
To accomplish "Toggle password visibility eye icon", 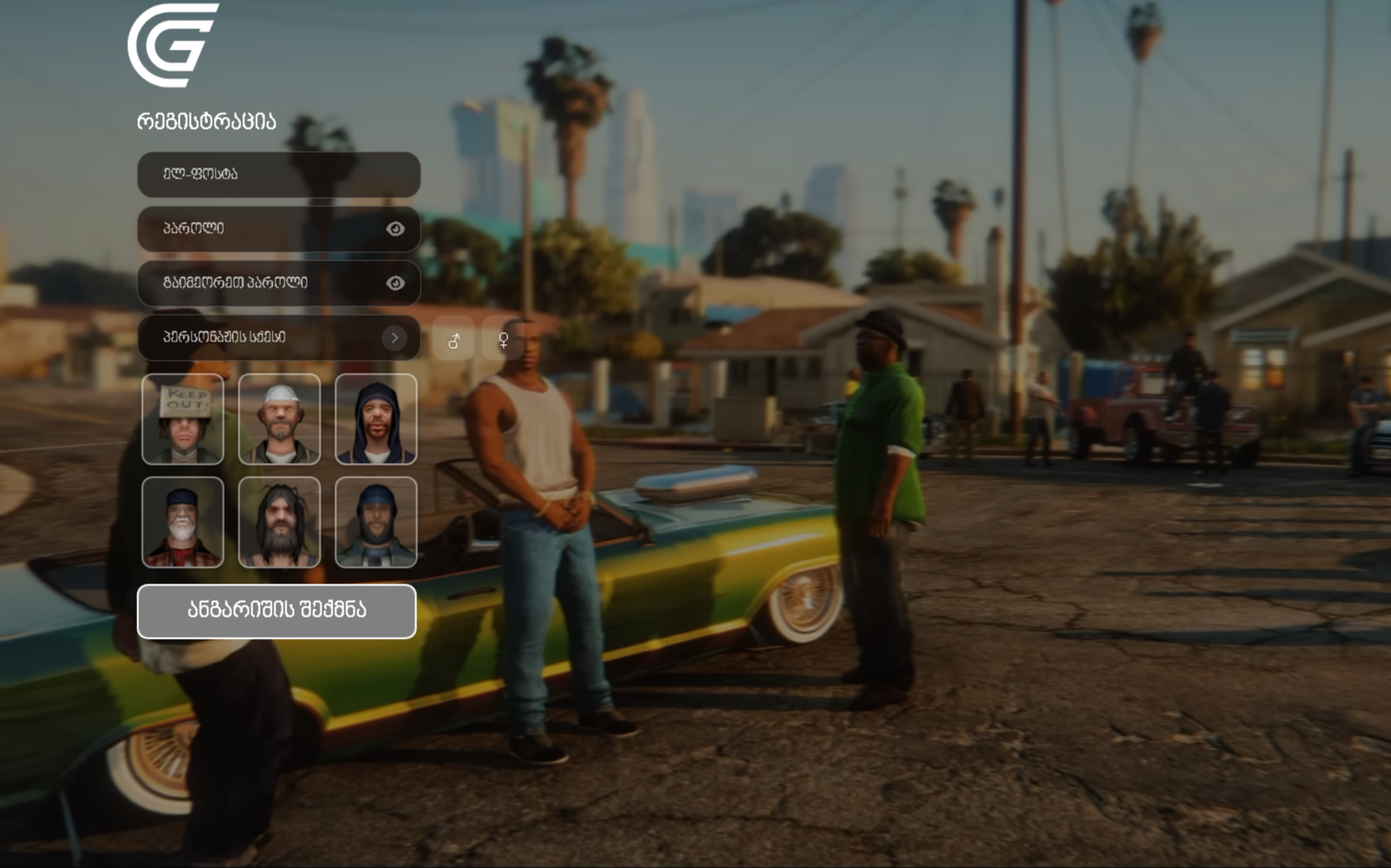I will pyautogui.click(x=395, y=228).
